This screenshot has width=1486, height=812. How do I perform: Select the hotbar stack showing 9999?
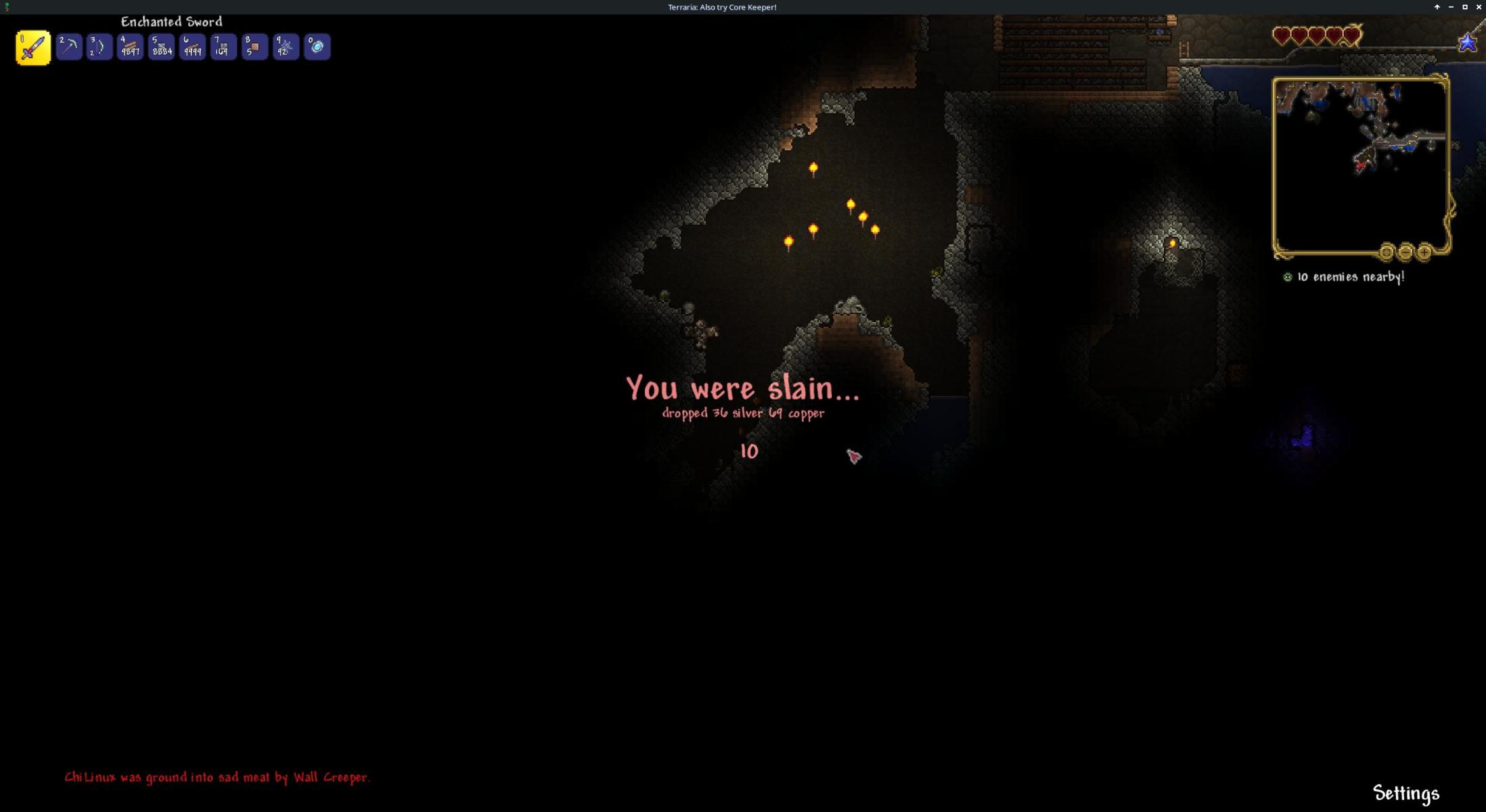coord(192,47)
